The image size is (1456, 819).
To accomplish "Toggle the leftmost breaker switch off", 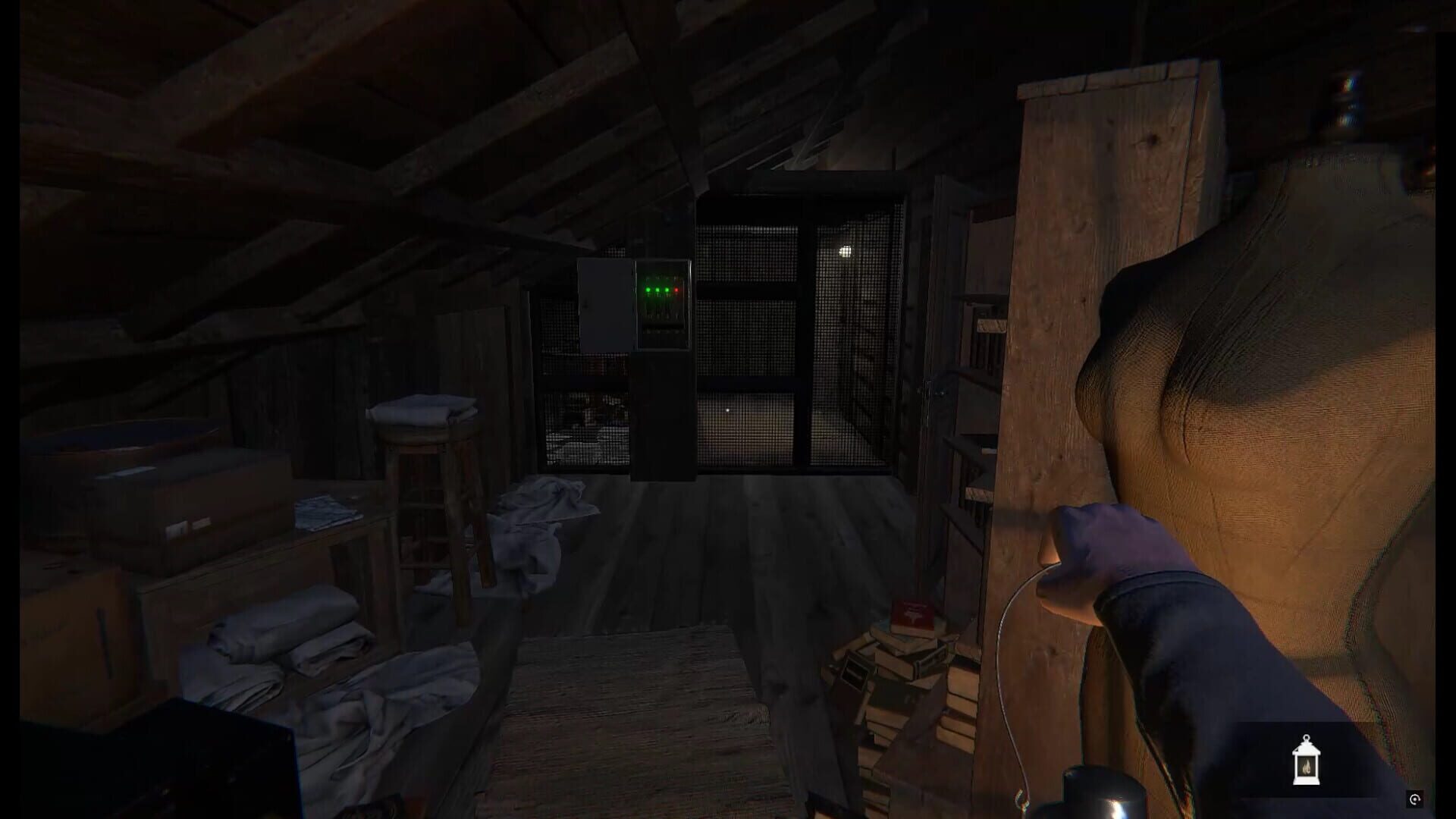I will (x=648, y=315).
